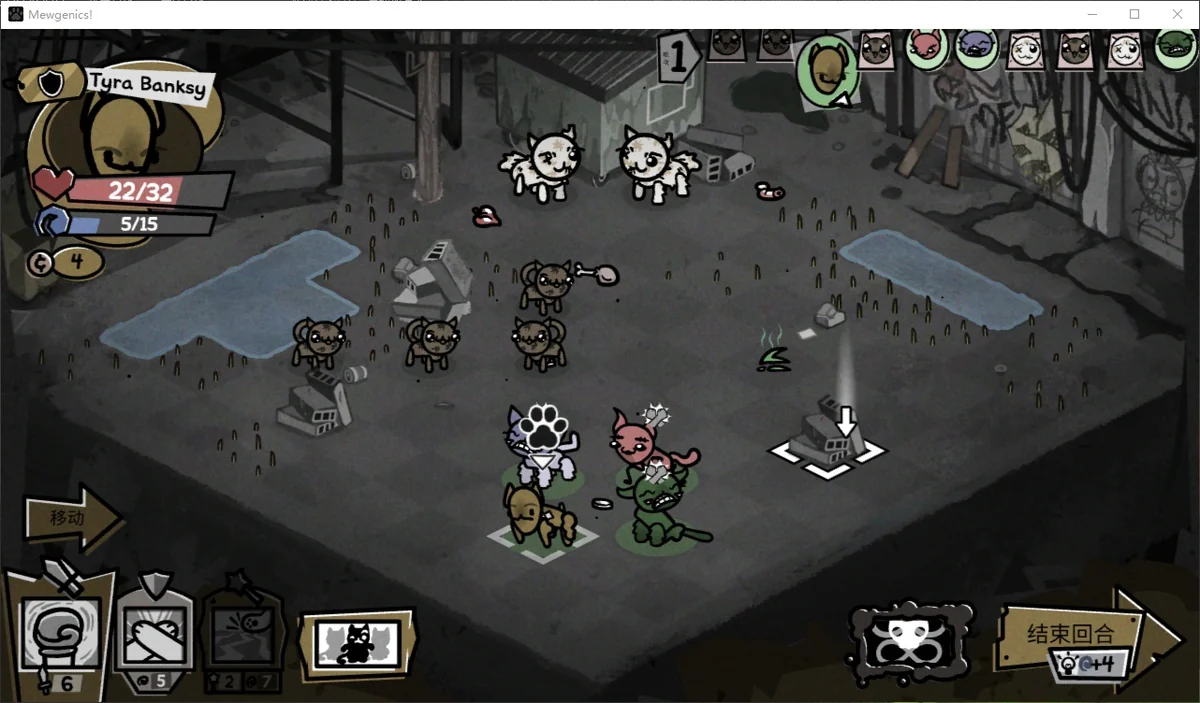Image resolution: width=1200 pixels, height=703 pixels.
Task: Activate the crossed arms defense ability
Action: [x=156, y=632]
